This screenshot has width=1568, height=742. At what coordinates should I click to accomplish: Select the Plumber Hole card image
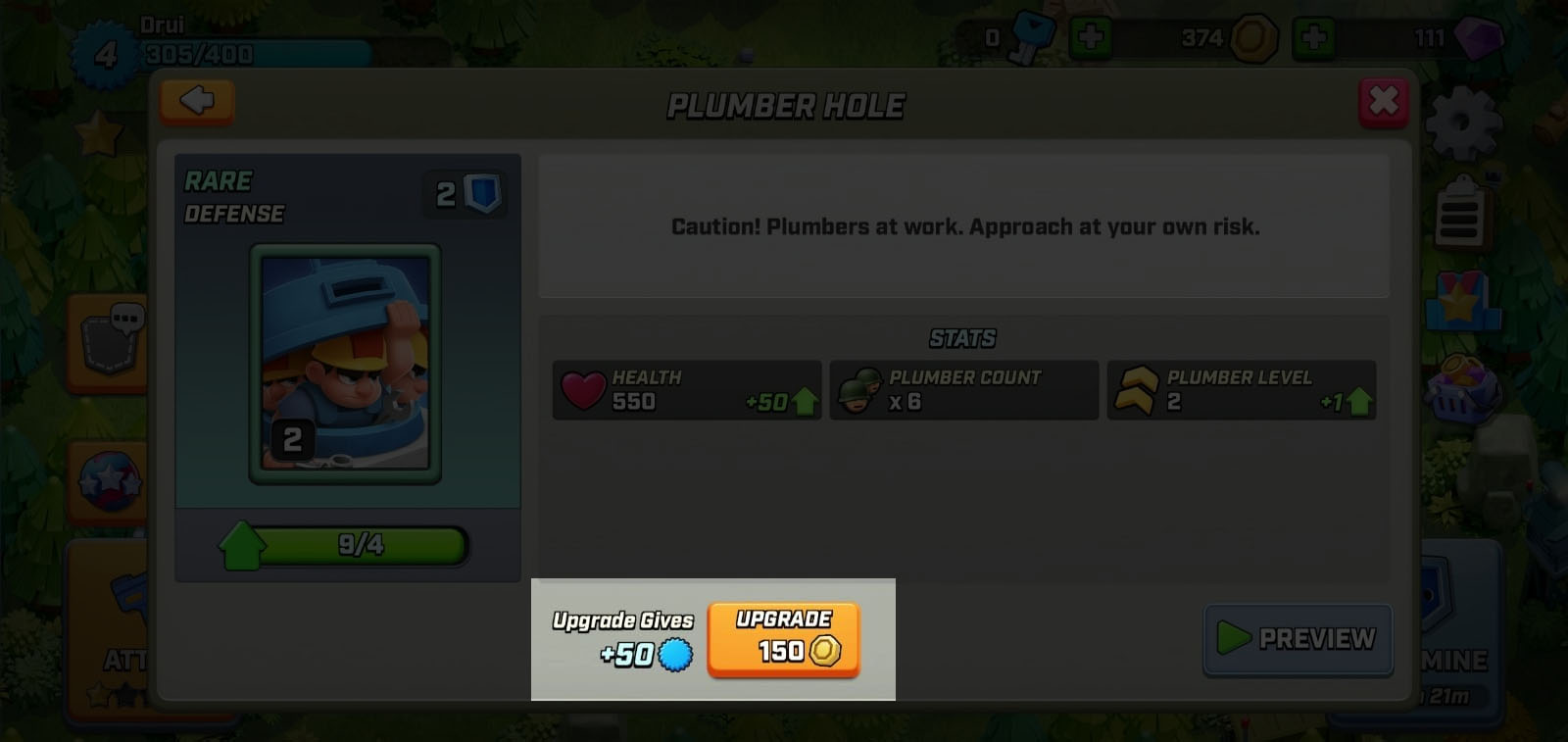coord(345,364)
